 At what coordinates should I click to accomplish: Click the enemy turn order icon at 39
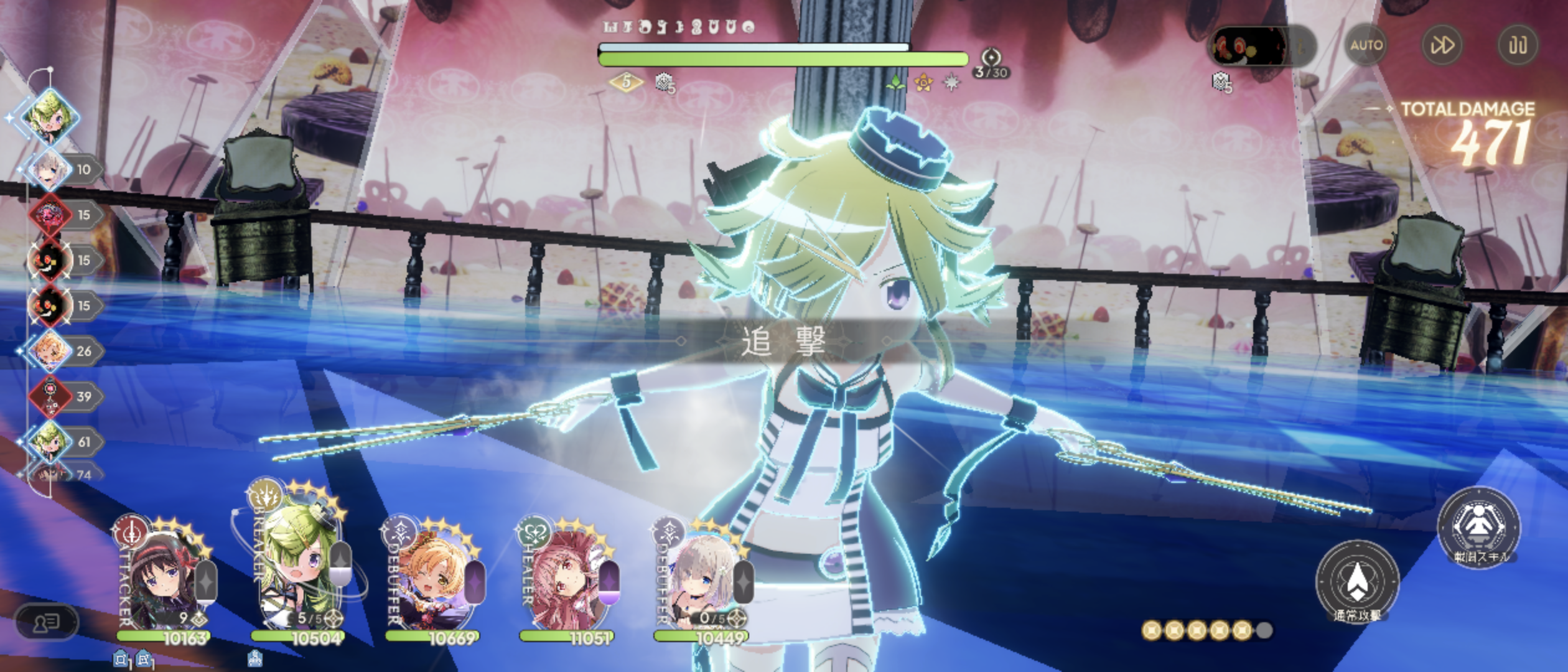(x=50, y=396)
